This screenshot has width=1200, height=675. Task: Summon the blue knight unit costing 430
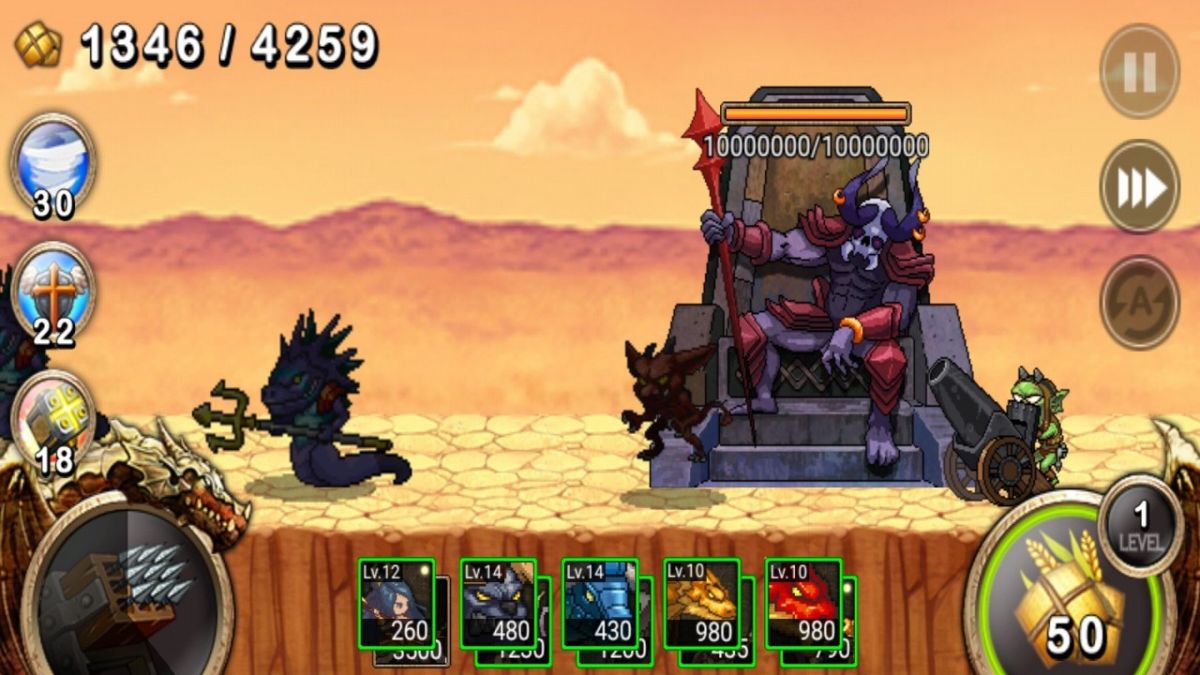coord(600,603)
